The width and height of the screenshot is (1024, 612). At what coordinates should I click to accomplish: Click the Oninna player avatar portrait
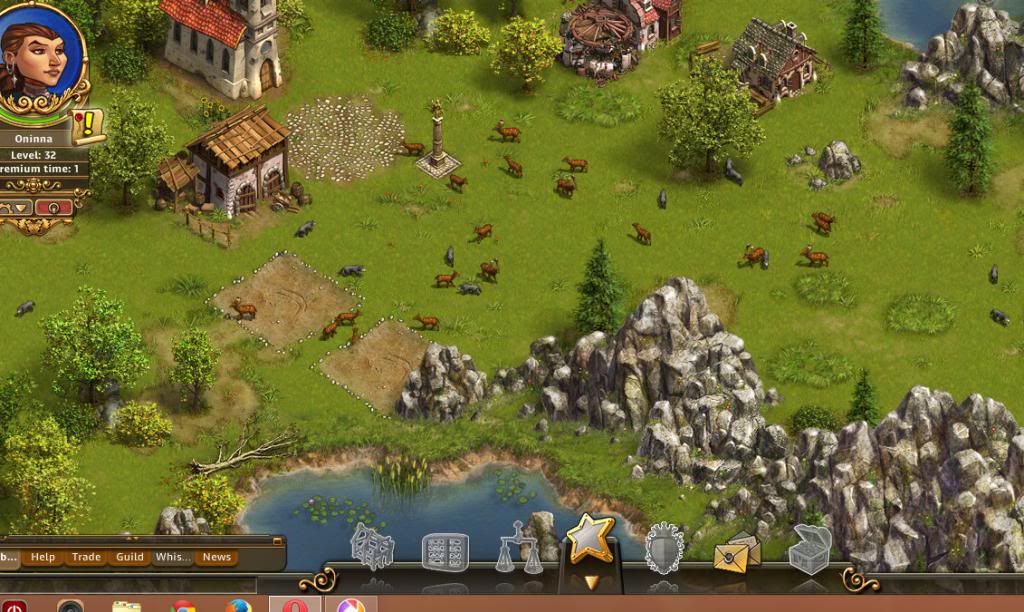35,55
